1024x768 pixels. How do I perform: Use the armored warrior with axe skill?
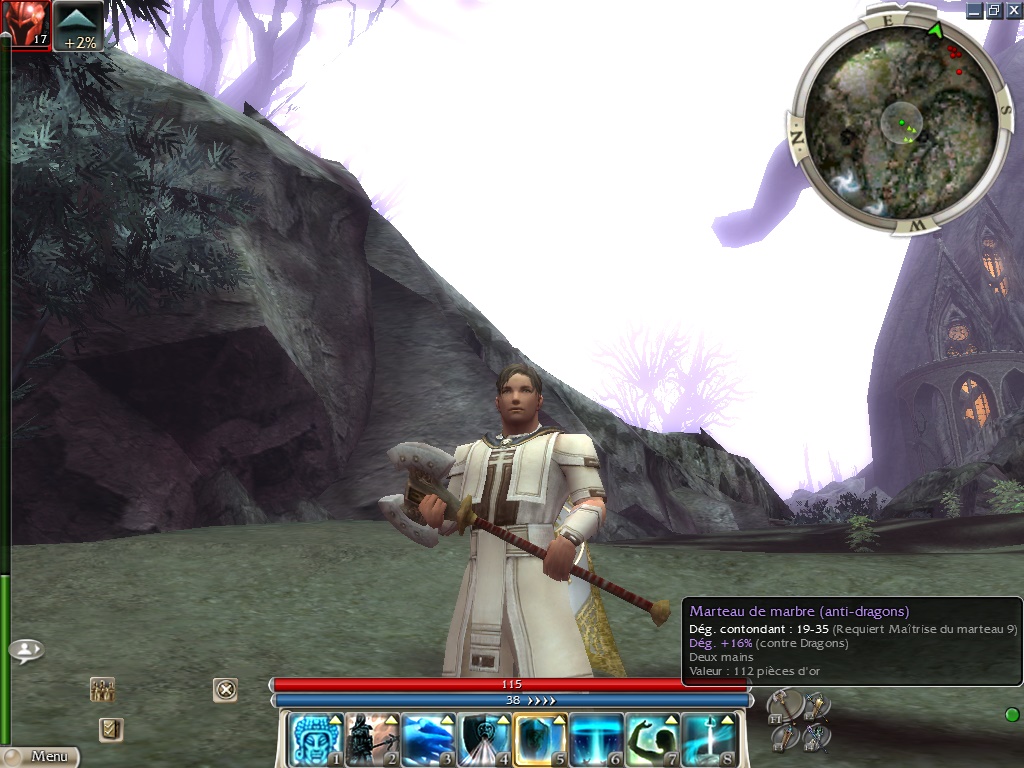pos(372,740)
